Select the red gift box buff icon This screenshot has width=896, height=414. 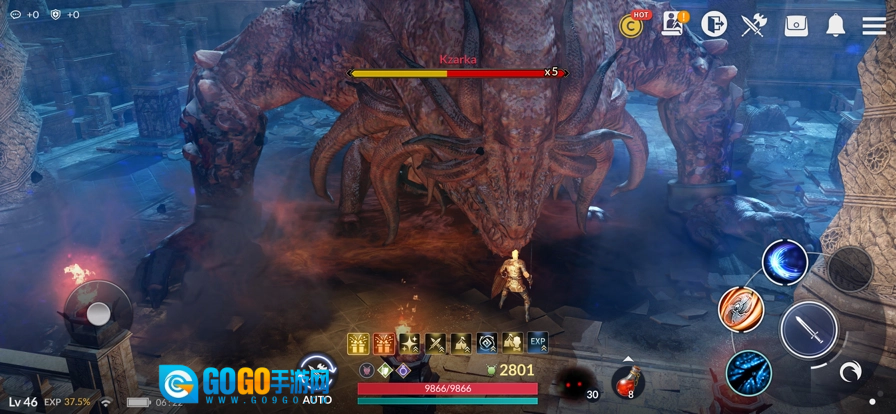click(384, 344)
